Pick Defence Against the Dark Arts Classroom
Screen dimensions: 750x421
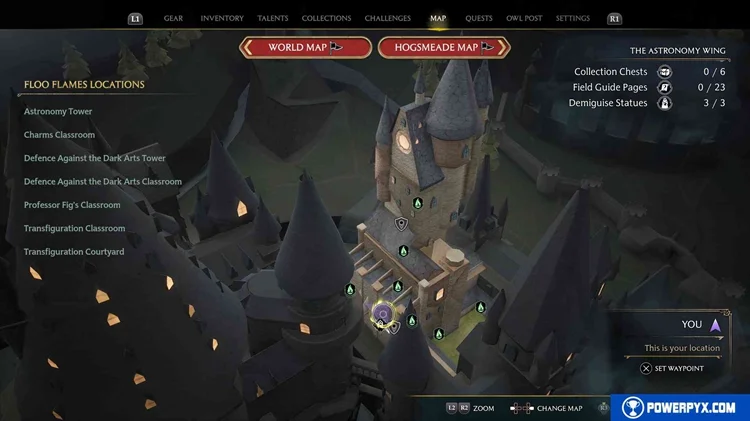tap(103, 182)
